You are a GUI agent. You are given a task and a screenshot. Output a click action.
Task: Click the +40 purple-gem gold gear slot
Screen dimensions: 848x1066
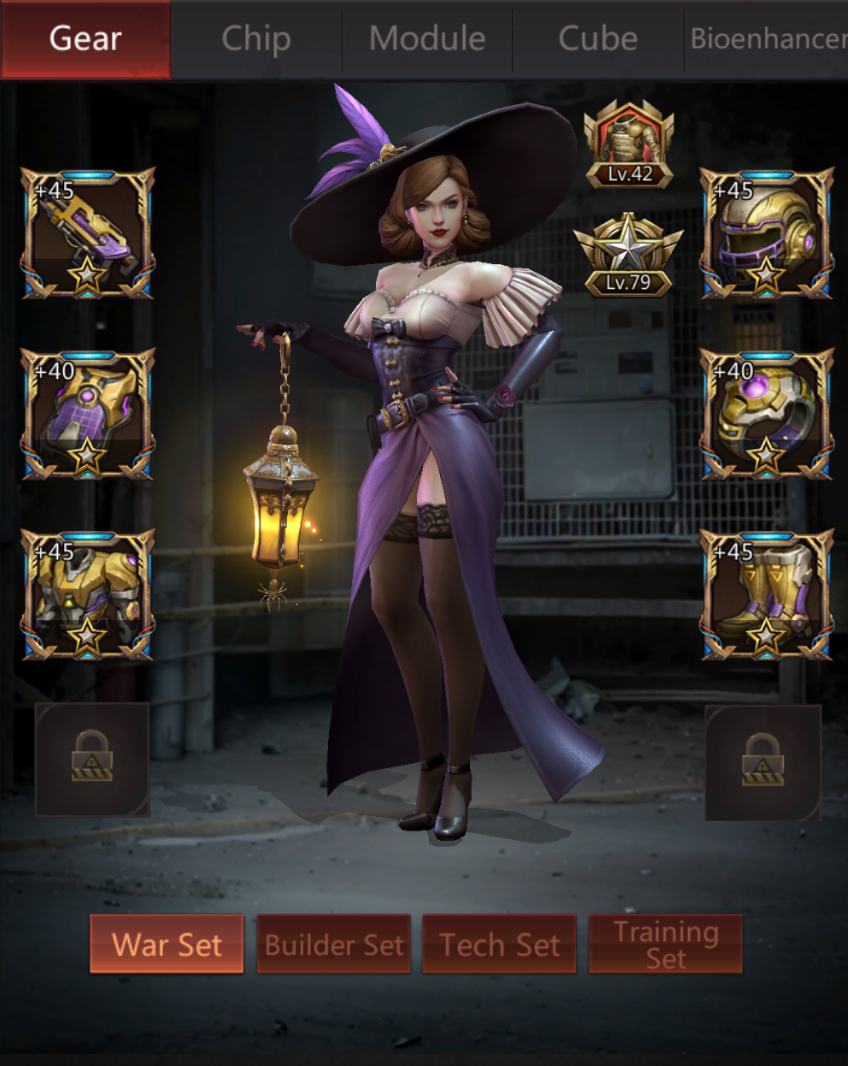(88, 415)
